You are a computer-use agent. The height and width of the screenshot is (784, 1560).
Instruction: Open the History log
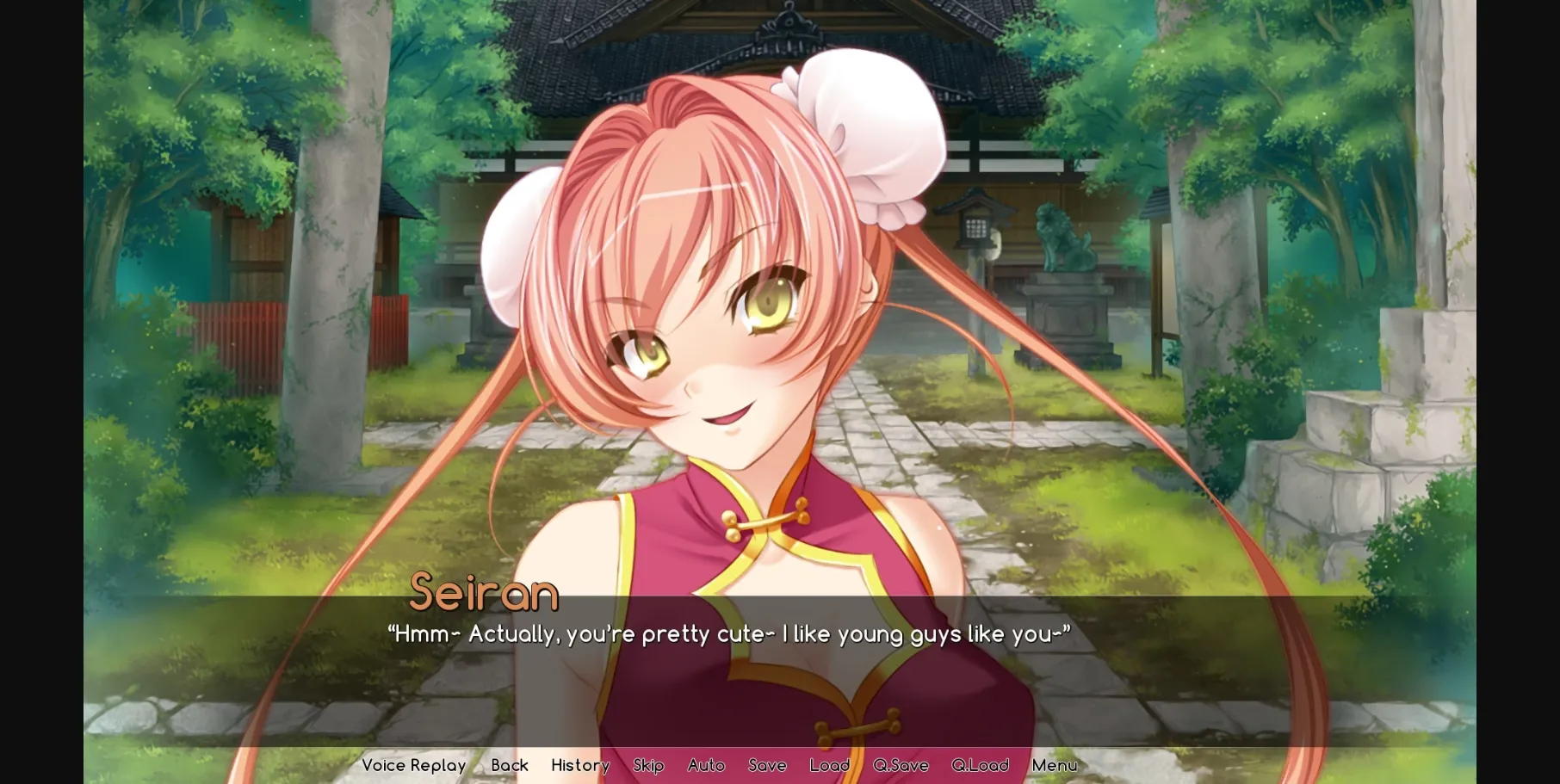click(580, 765)
